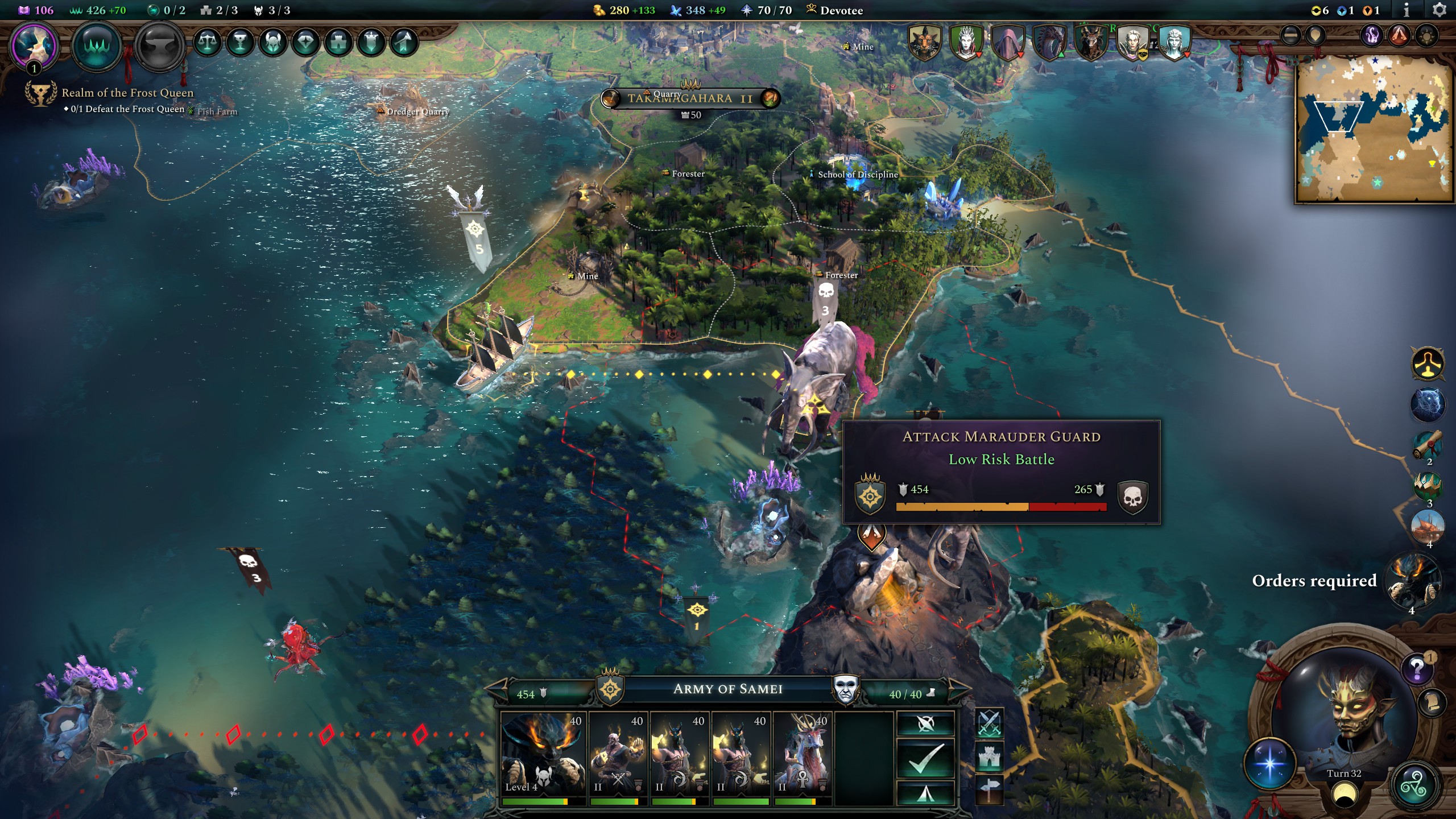Expand the Realm of the Frost Queen objective

[x=125, y=93]
